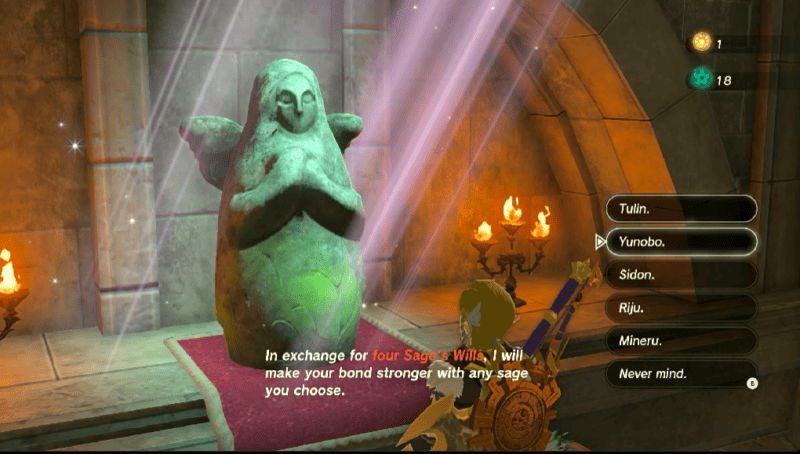Select Mineru to strengthen the bond
This screenshot has height=454, width=800.
680,341
